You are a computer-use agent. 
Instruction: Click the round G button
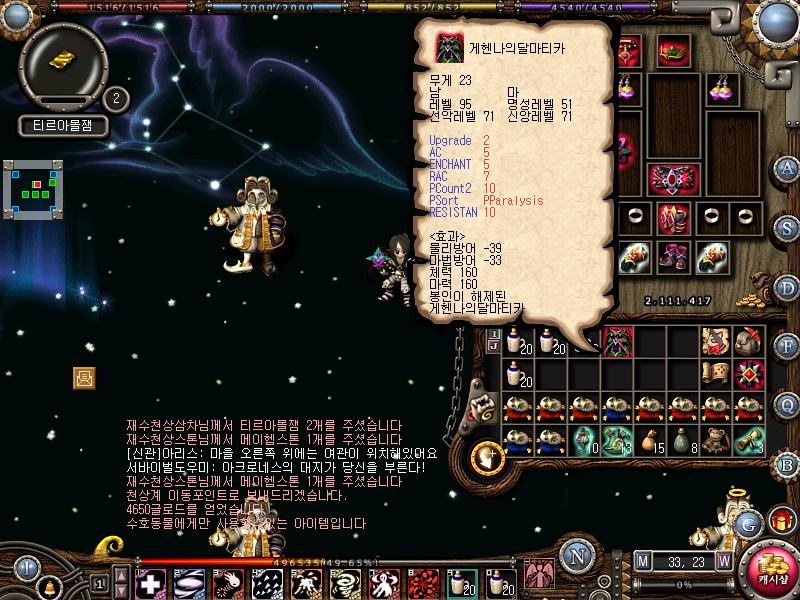[748, 523]
